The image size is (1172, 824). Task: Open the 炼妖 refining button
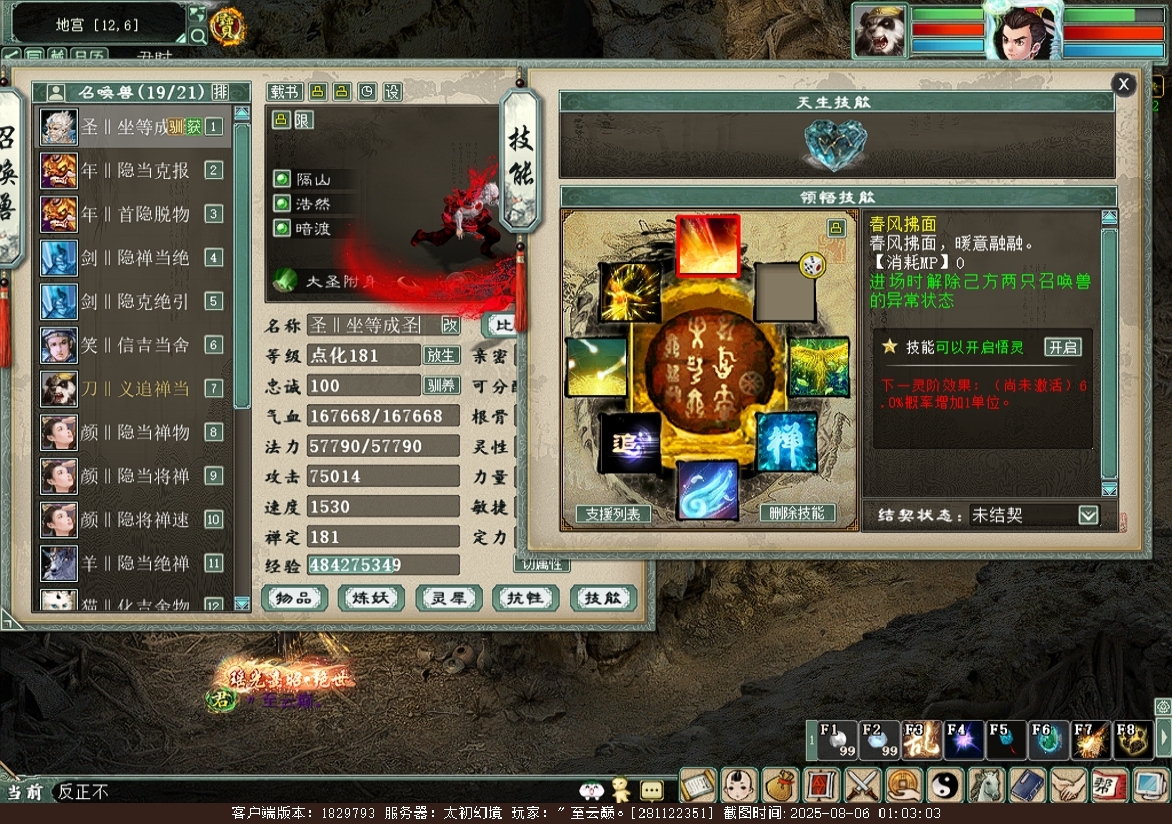tap(372, 598)
